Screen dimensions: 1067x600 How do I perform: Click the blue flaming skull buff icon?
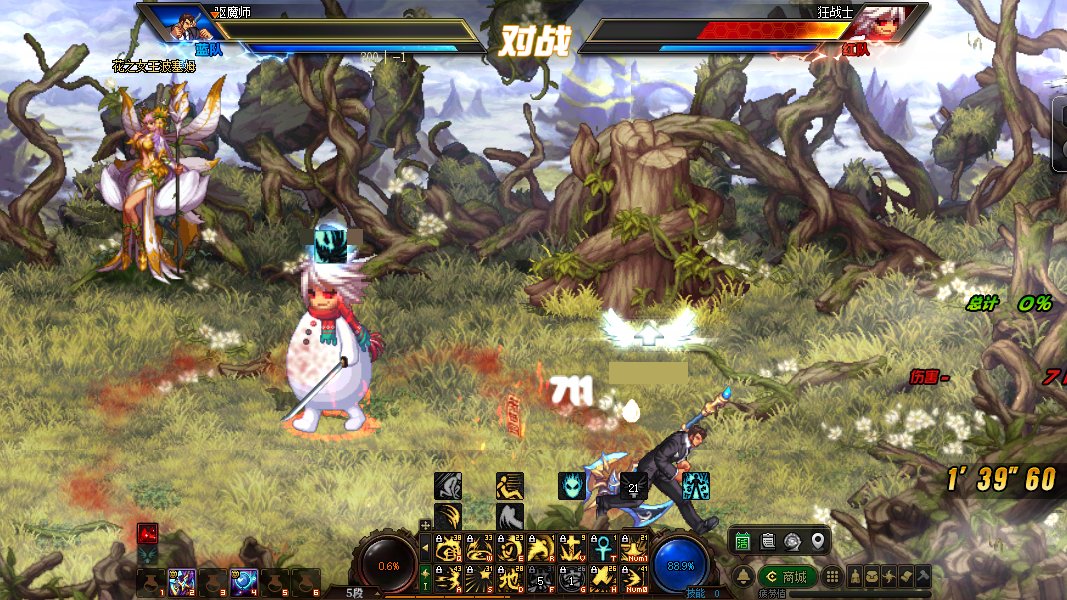[x=572, y=486]
